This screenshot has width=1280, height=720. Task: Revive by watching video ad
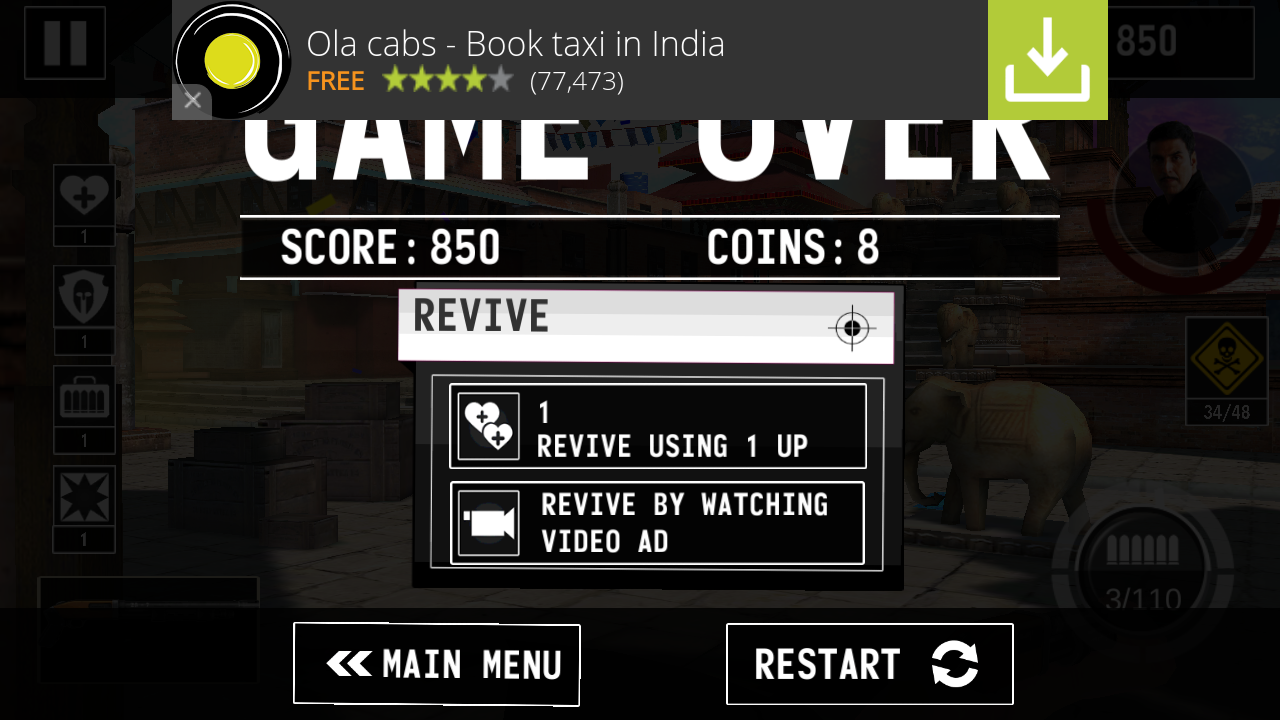pyautogui.click(x=657, y=523)
